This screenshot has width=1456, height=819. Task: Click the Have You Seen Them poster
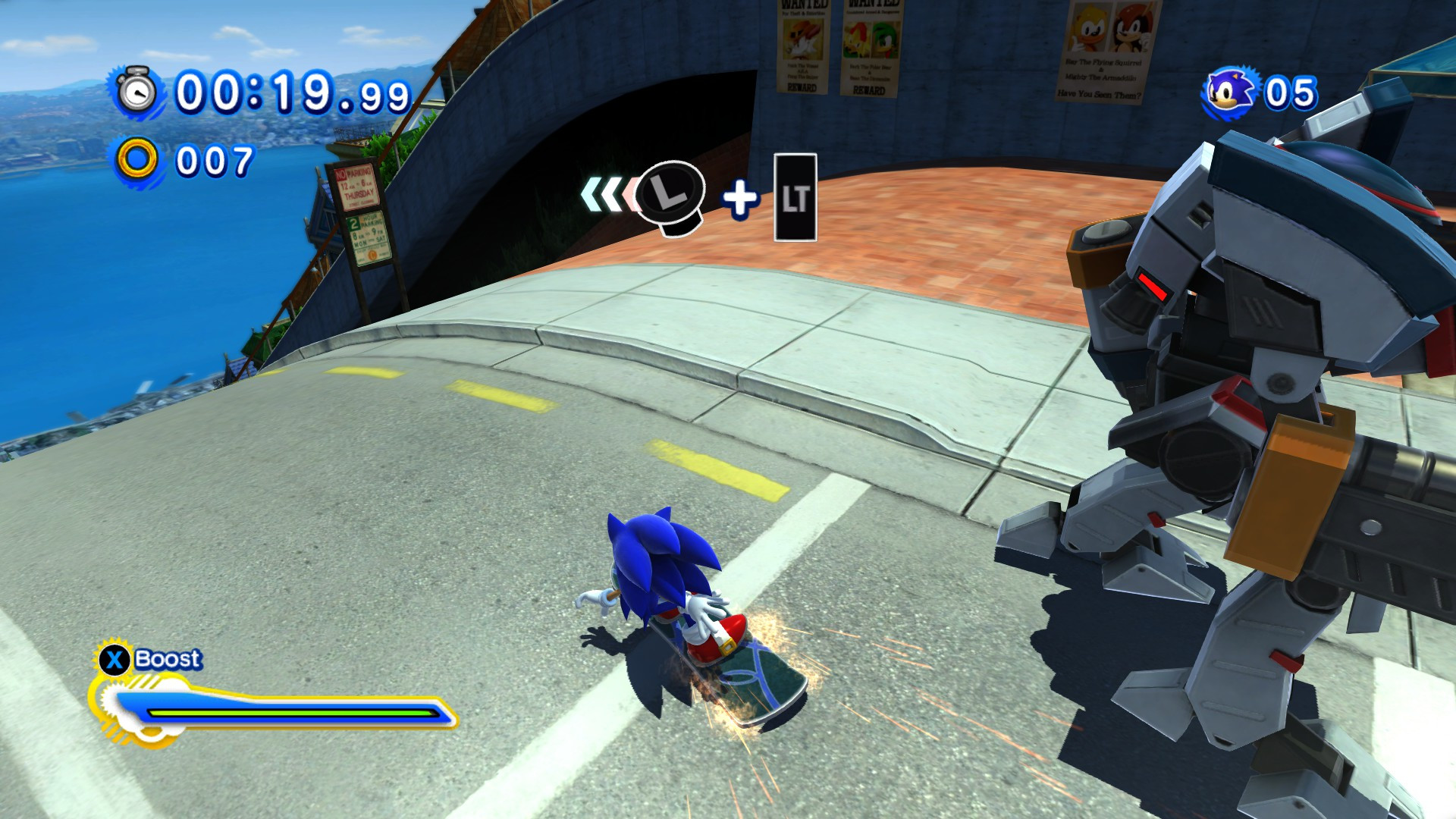(1100, 95)
